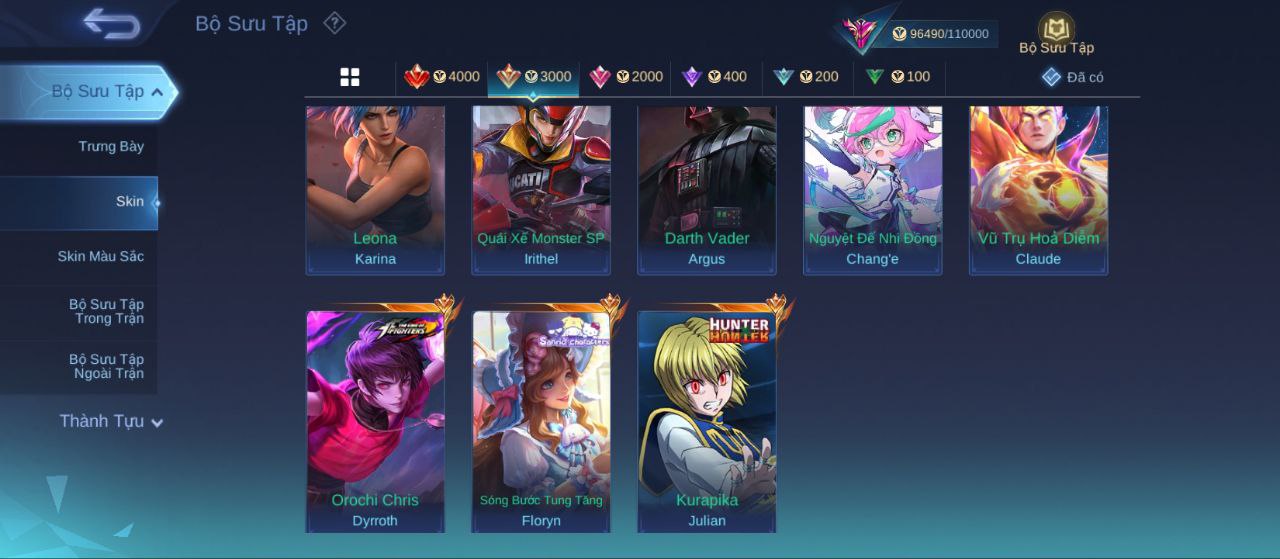Go back using the return arrow

tap(111, 23)
